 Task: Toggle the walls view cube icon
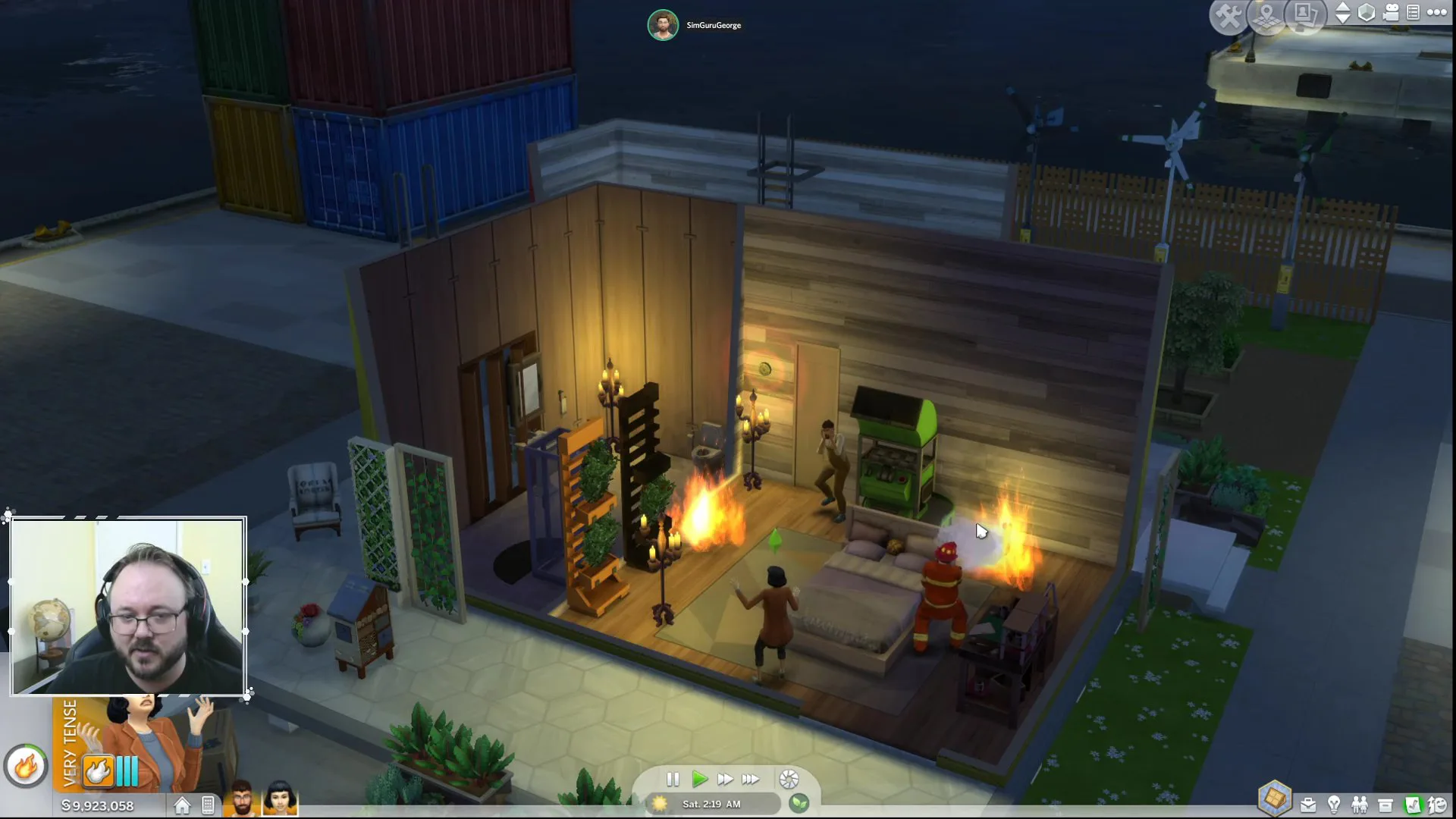(x=1367, y=13)
